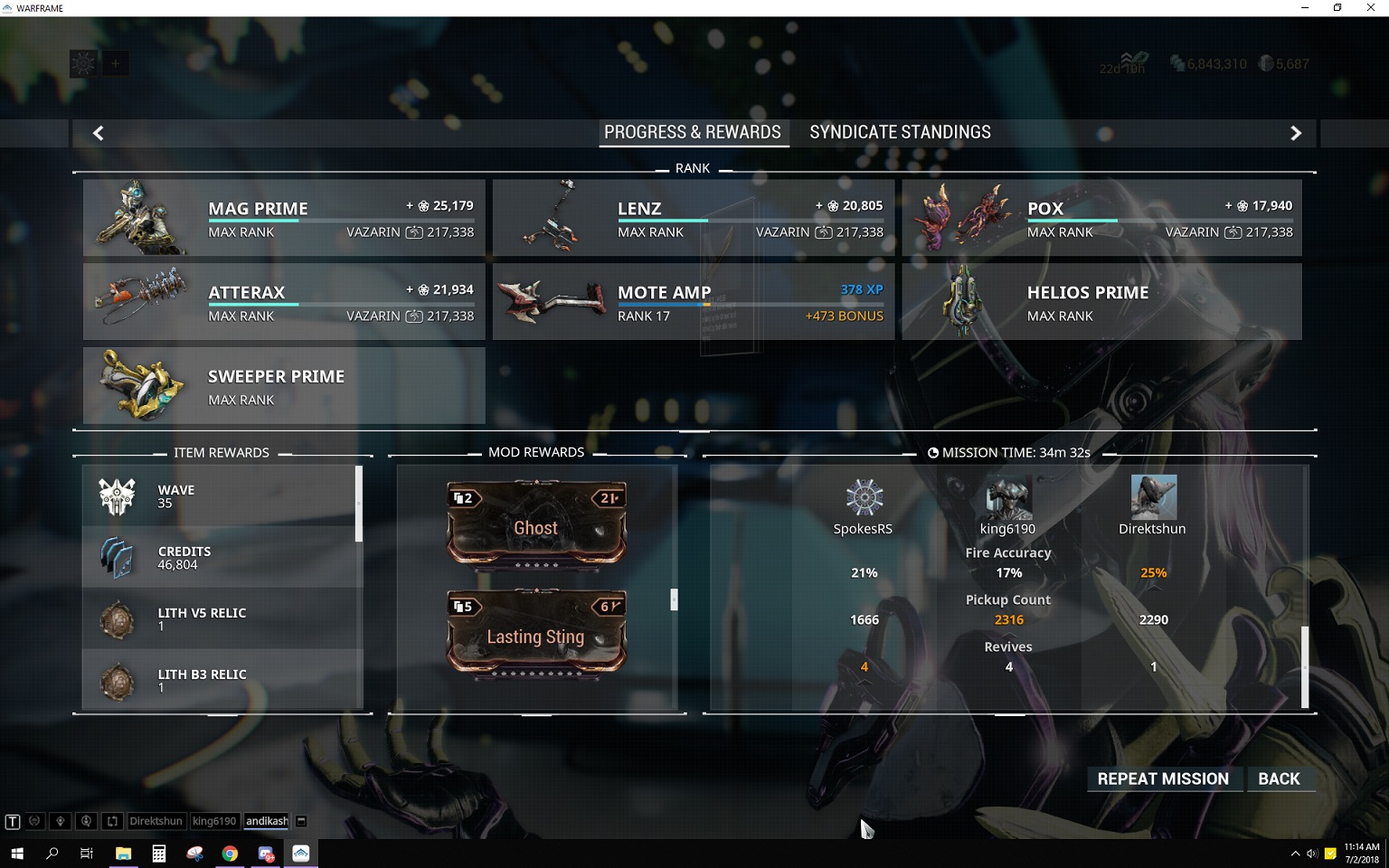The image size is (1389, 868).
Task: Open the andikash chat tab
Action: pos(267,821)
